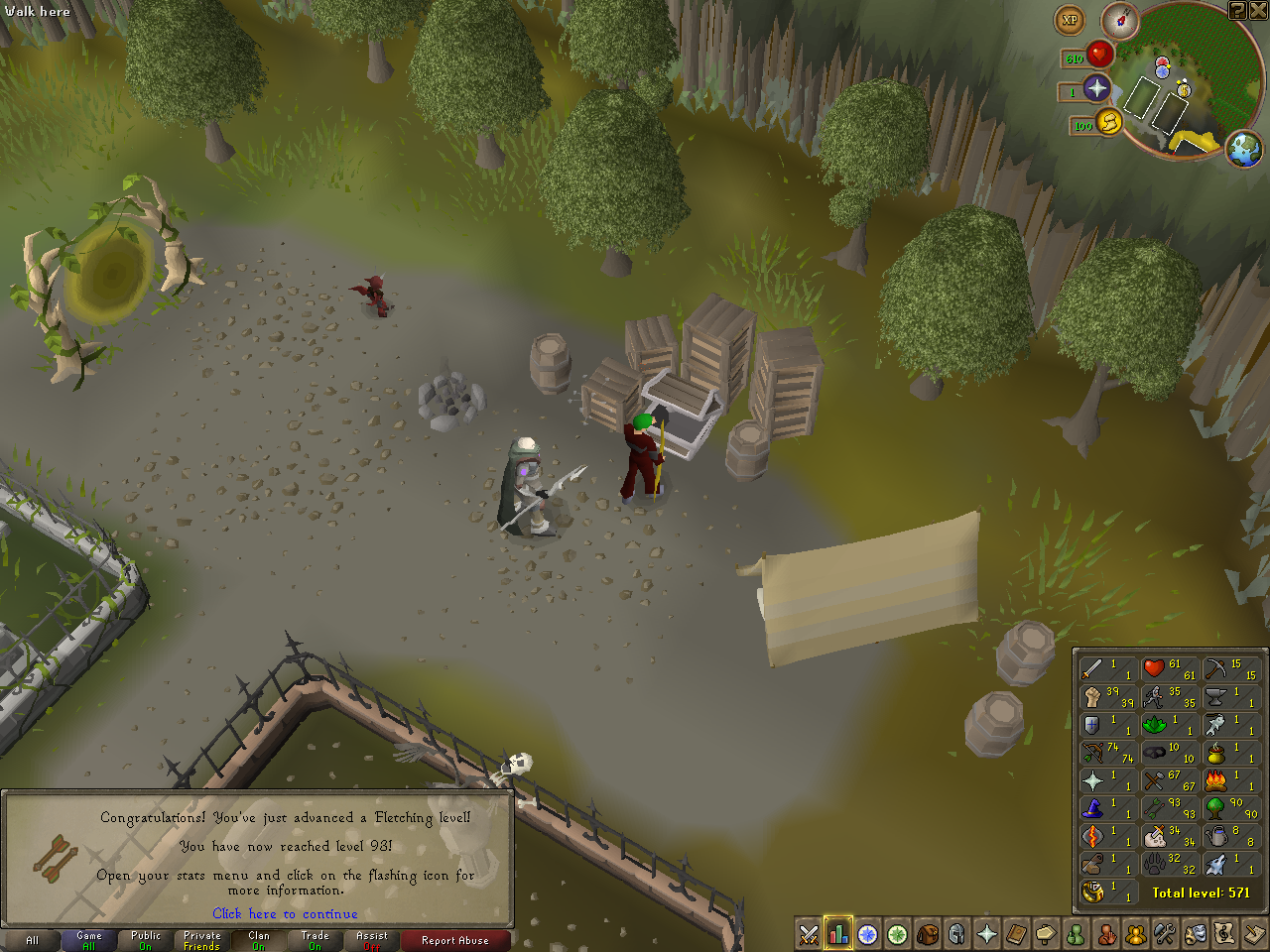The height and width of the screenshot is (952, 1270).
Task: Open the Magic spellbook icon
Action: coord(1017,933)
